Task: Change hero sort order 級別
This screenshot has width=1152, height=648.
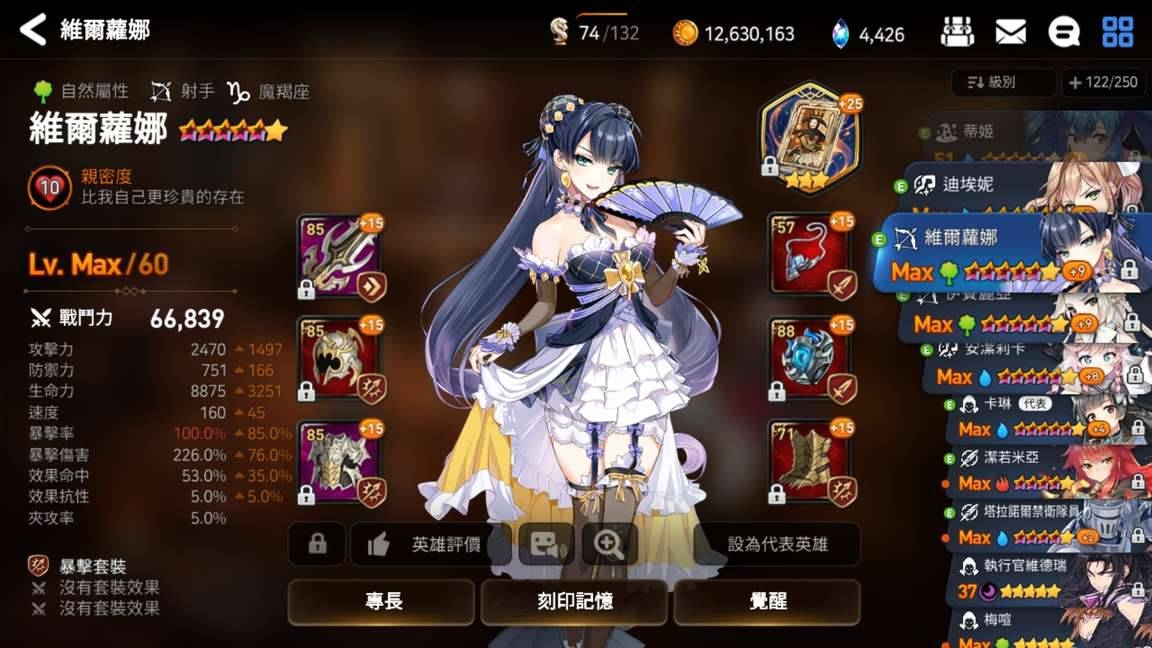Action: pyautogui.click(x=1003, y=83)
